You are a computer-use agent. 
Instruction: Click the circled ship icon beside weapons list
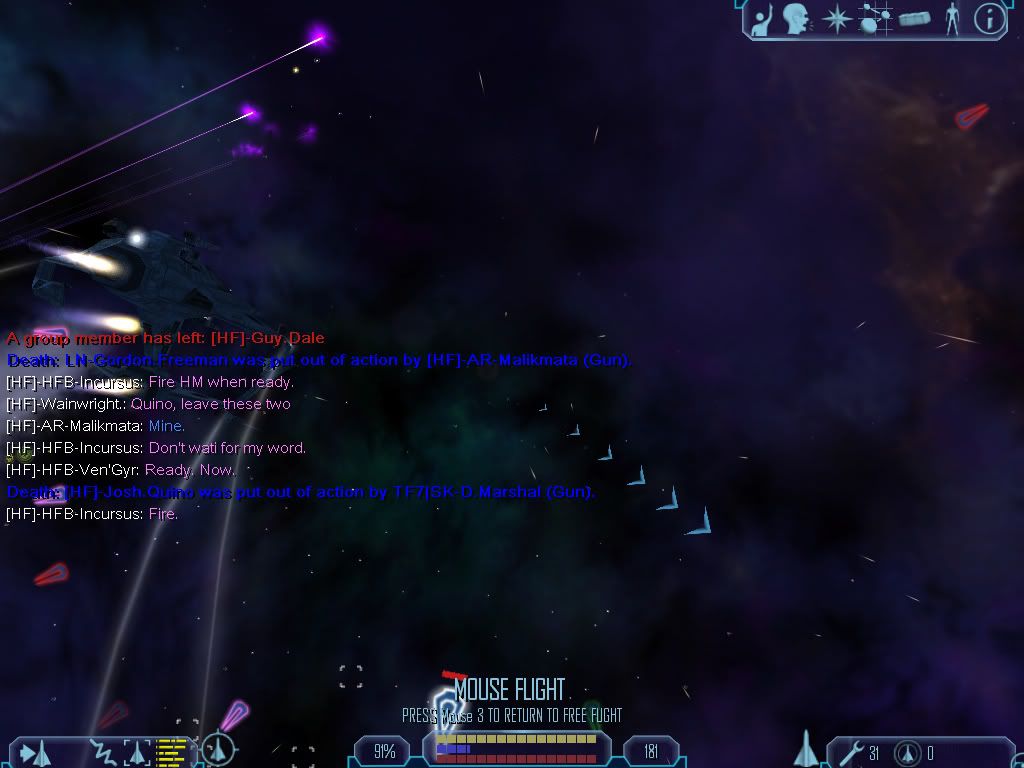(218, 749)
